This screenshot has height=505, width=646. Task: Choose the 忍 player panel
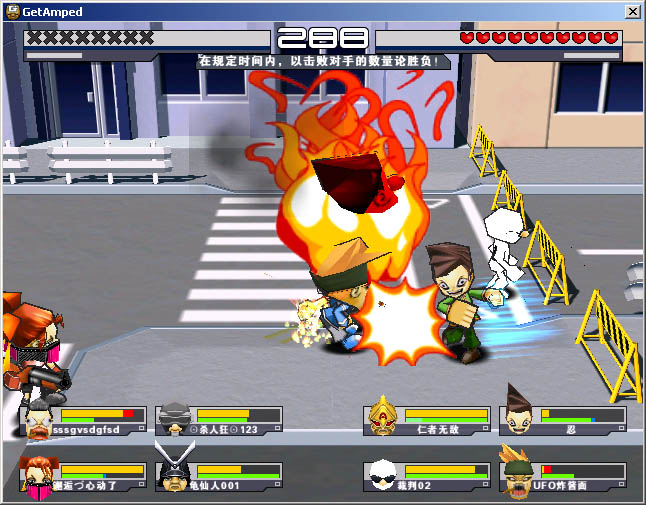(x=564, y=420)
